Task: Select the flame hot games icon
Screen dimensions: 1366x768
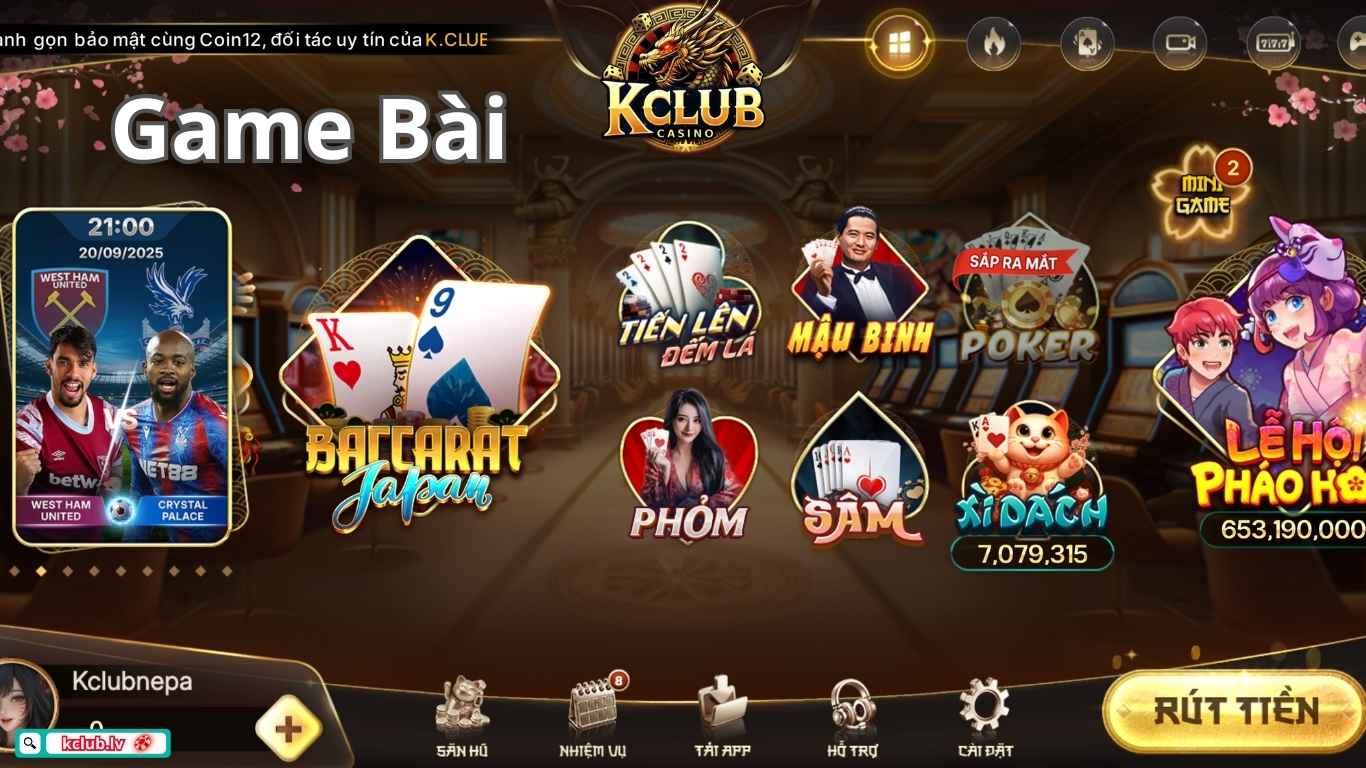Action: tap(993, 44)
